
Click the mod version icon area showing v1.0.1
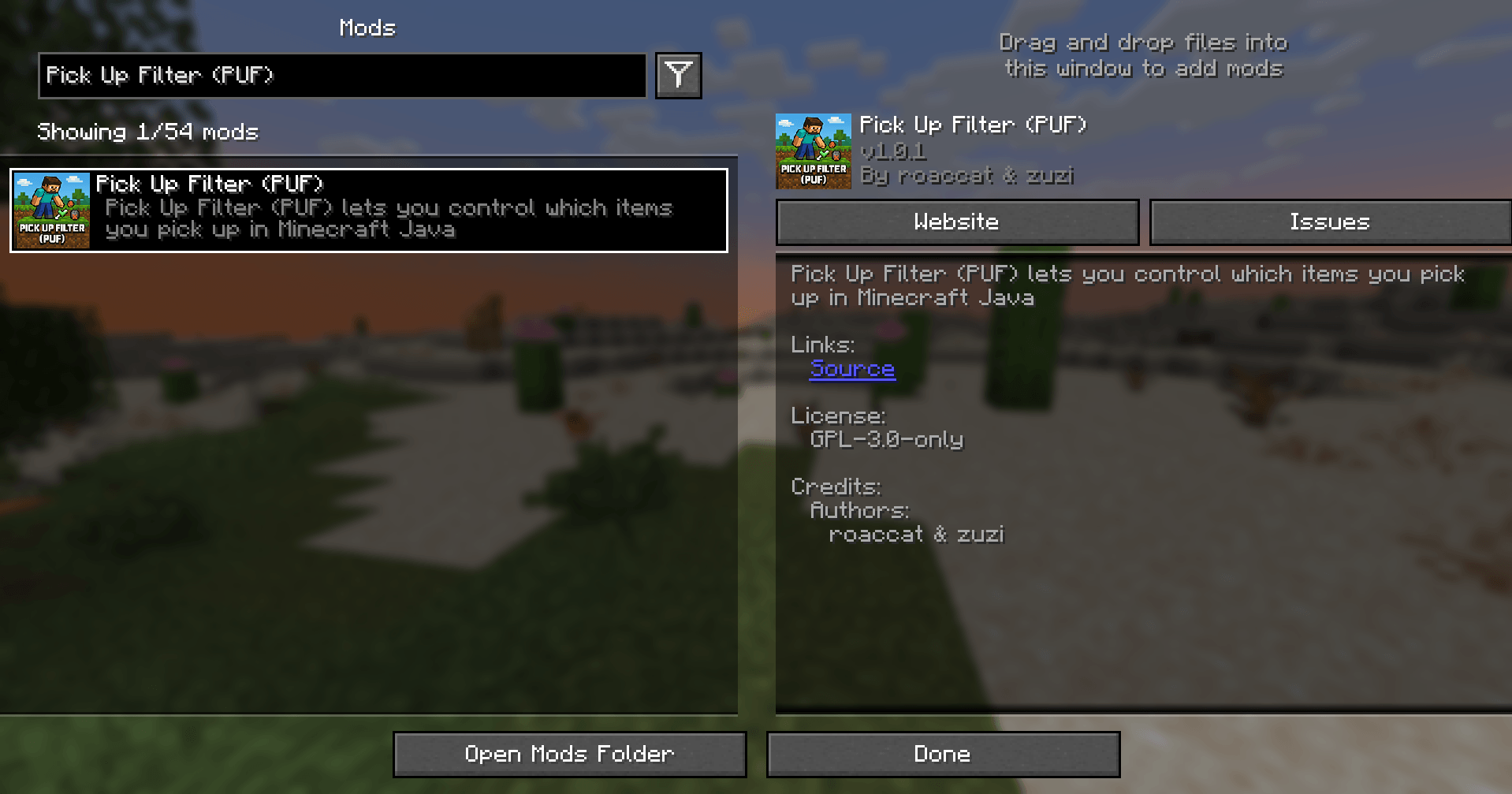click(813, 151)
